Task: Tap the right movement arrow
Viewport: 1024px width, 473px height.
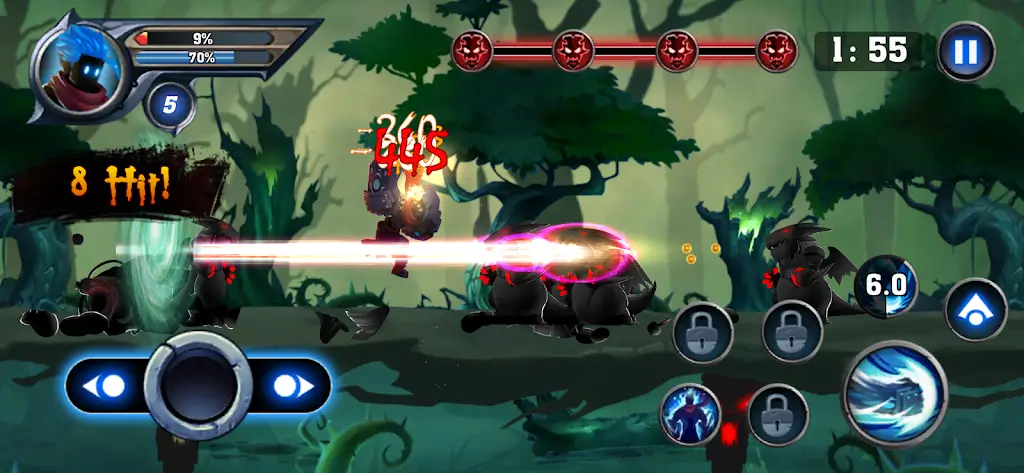Action: tap(290, 385)
